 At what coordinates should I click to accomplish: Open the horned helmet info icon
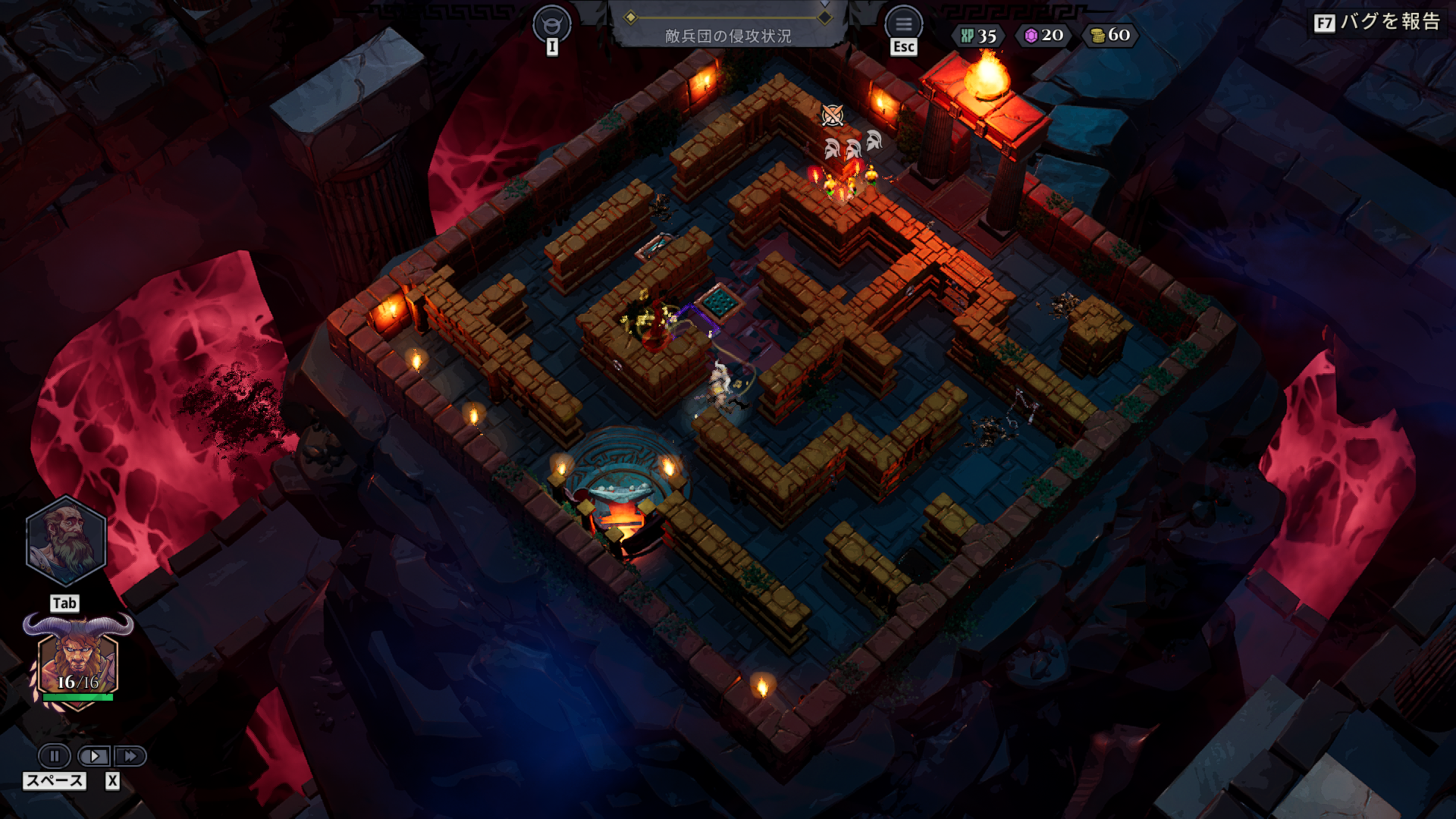pyautogui.click(x=551, y=24)
